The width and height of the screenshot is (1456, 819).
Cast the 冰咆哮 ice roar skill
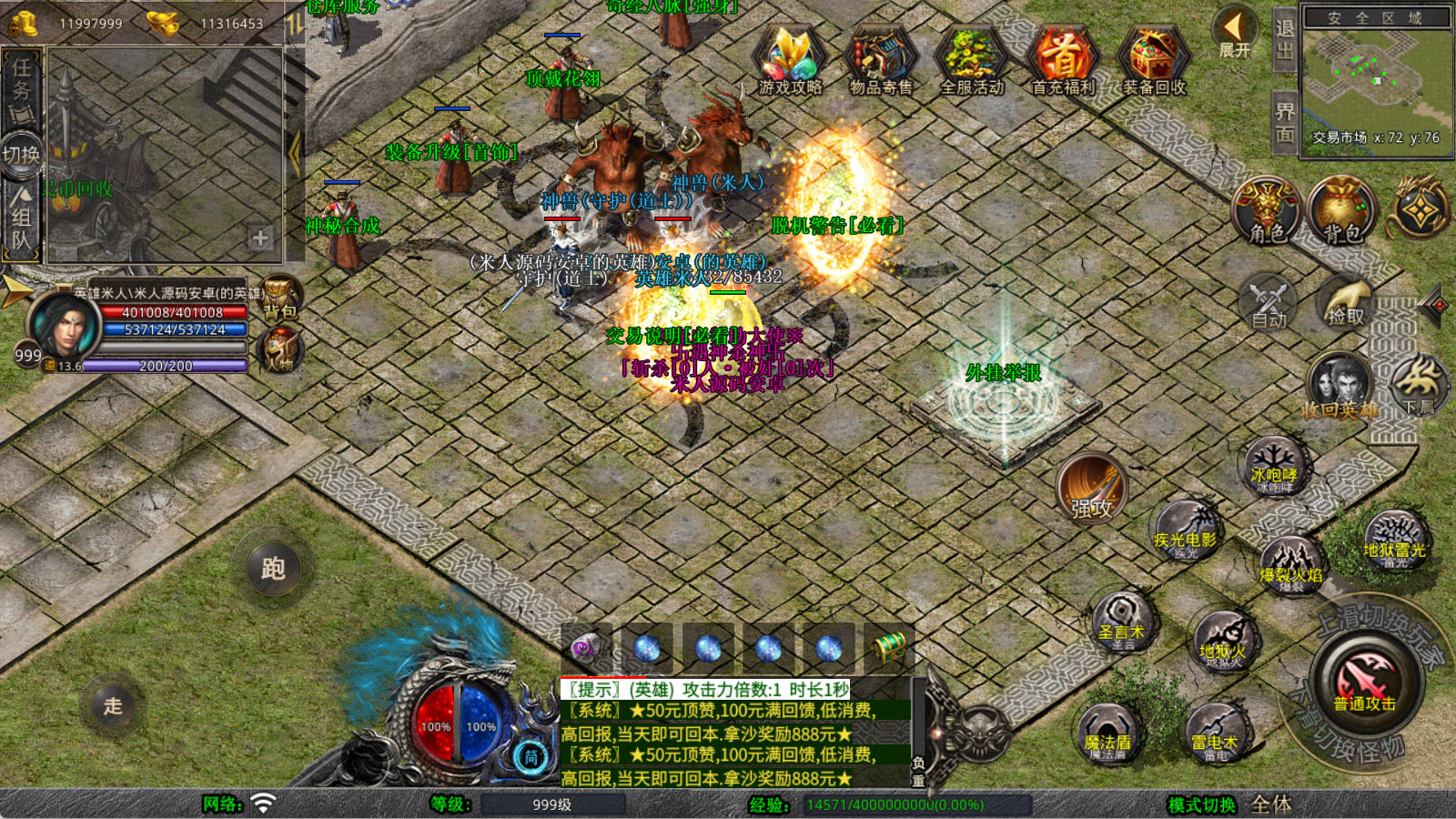(1274, 469)
